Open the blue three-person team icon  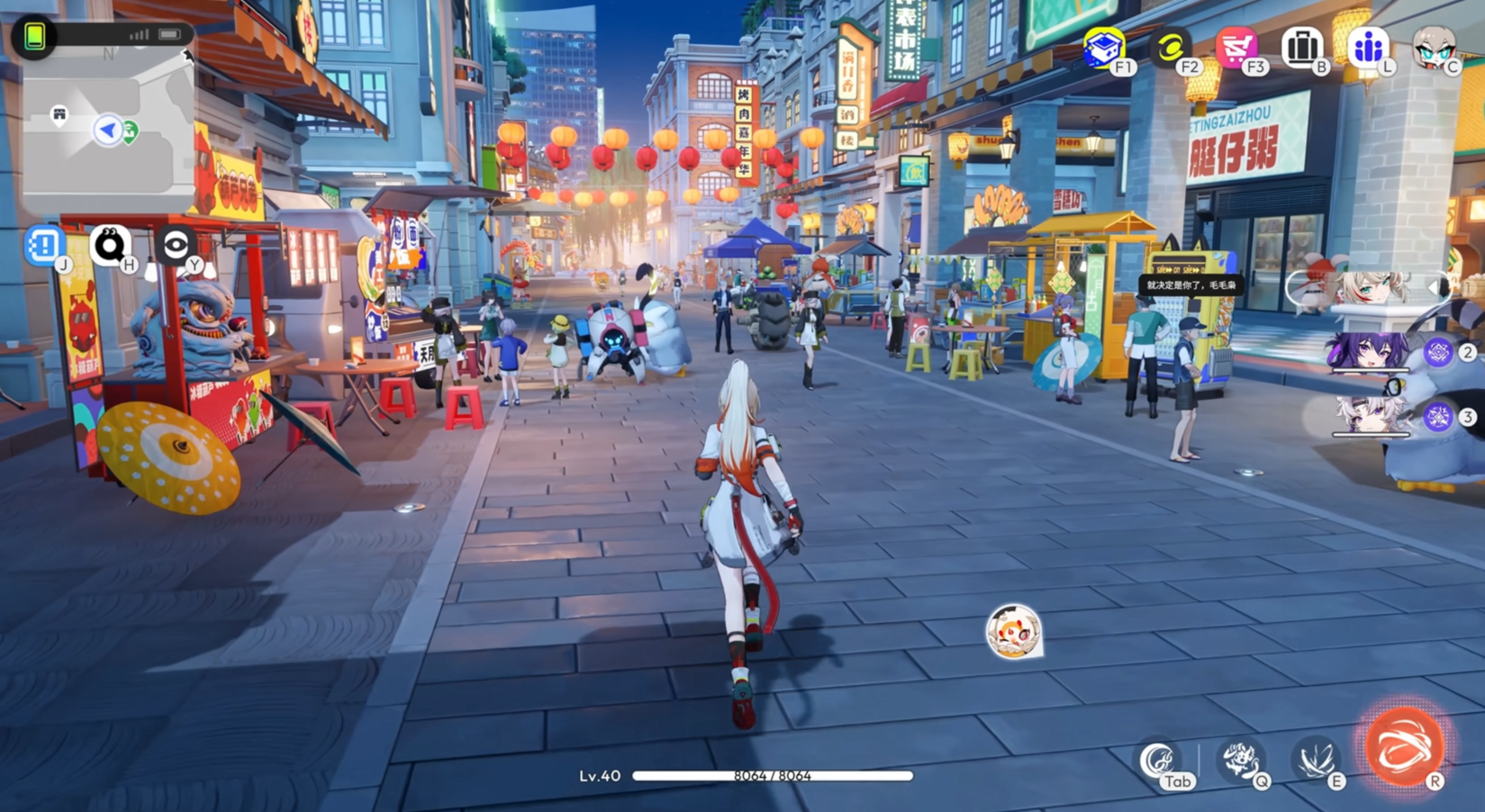1368,47
